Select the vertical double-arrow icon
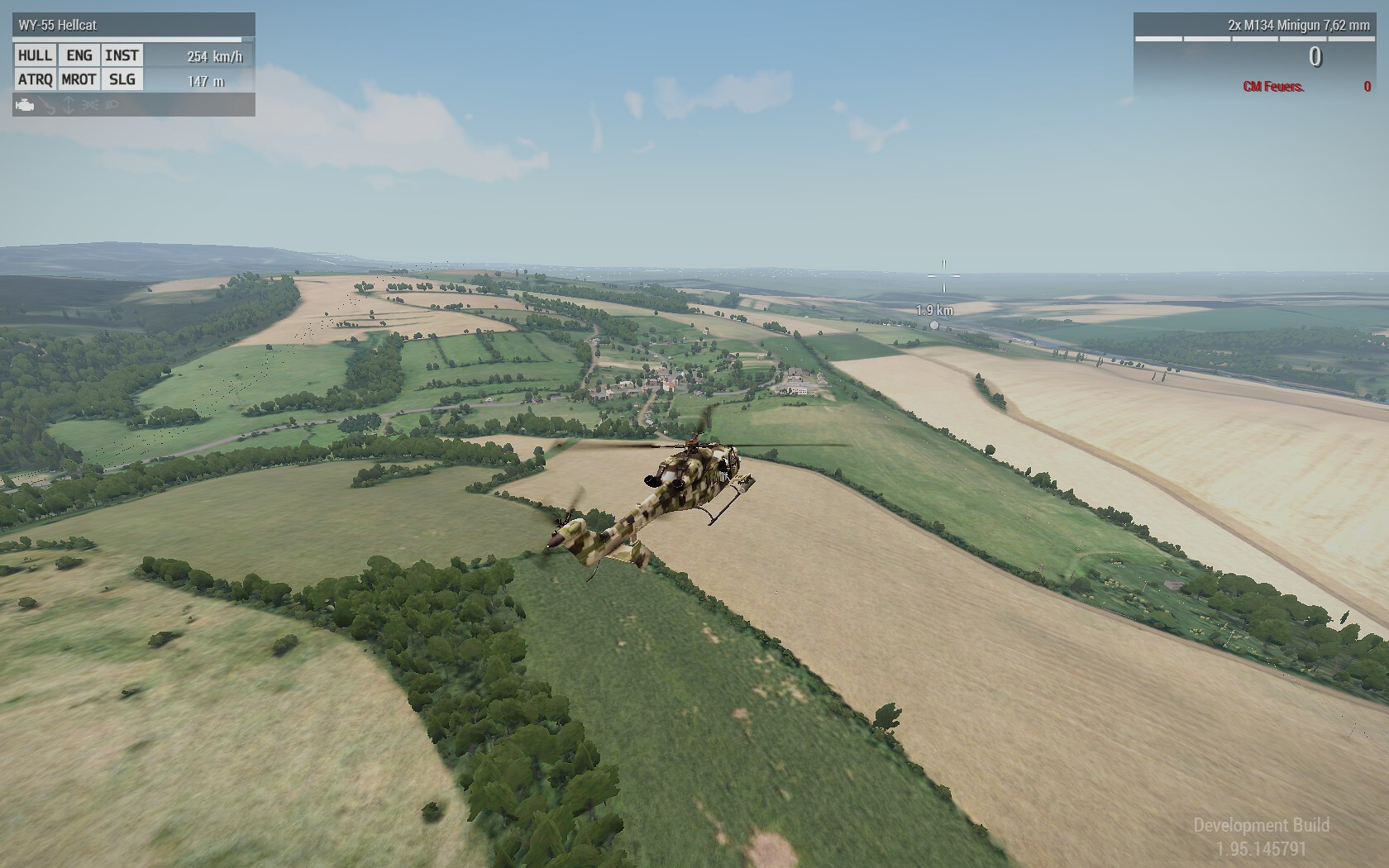This screenshot has width=1389, height=868. pos(69,105)
